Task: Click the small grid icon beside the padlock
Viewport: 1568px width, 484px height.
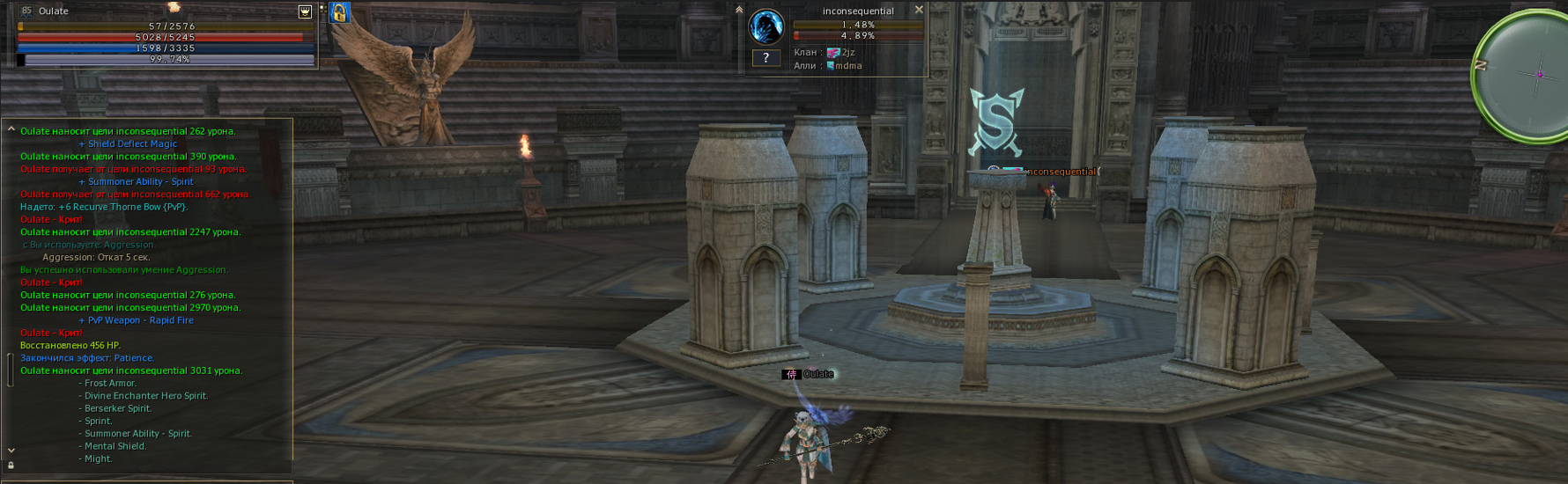Action: [x=322, y=9]
